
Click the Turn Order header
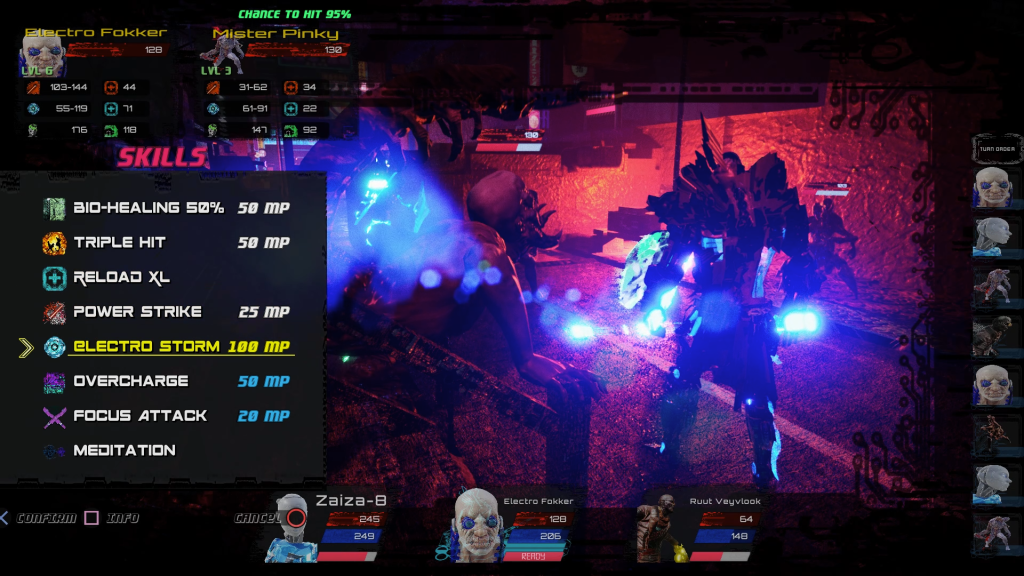996,150
